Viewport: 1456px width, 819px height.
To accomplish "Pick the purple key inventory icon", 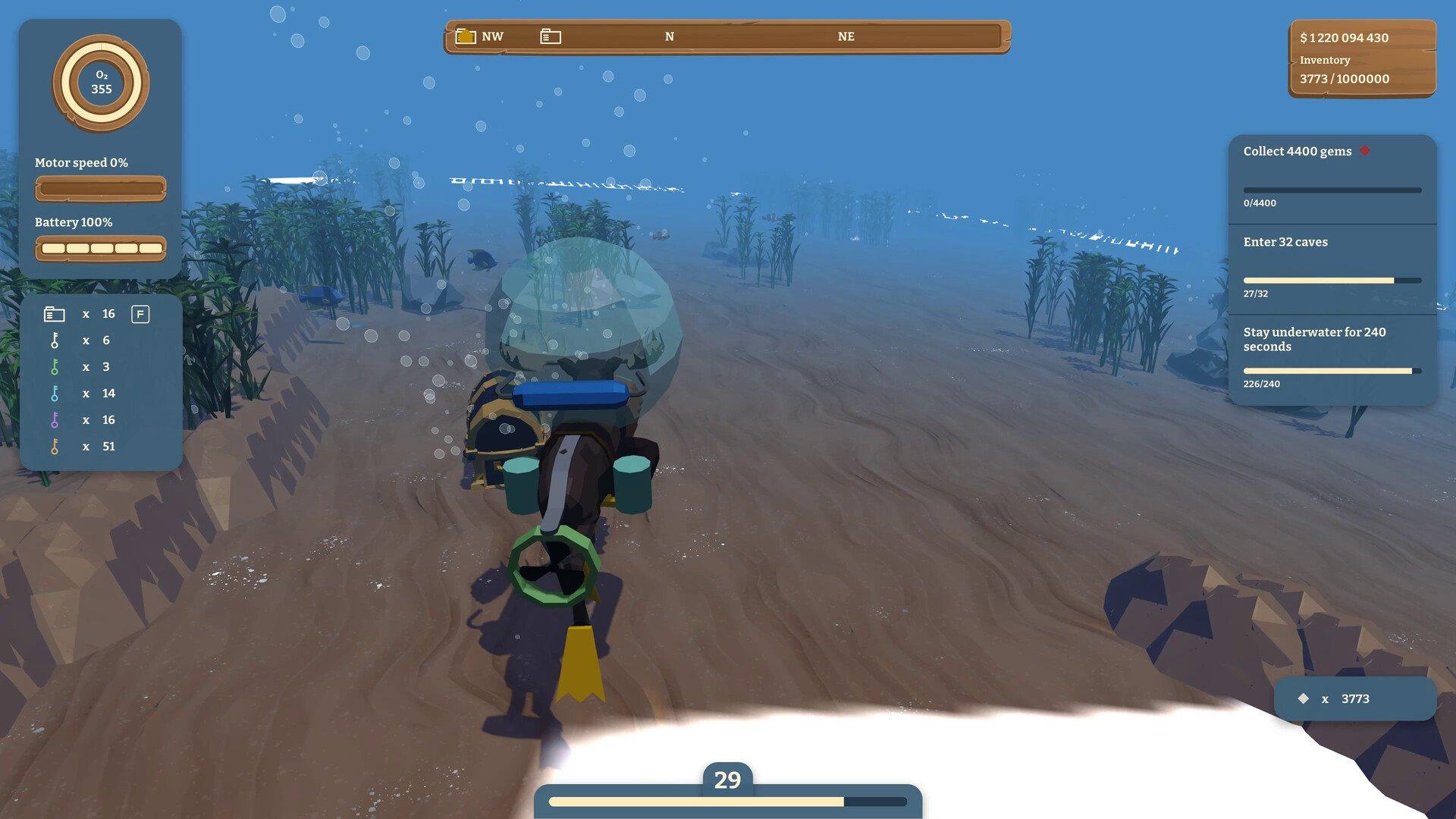I will [55, 420].
